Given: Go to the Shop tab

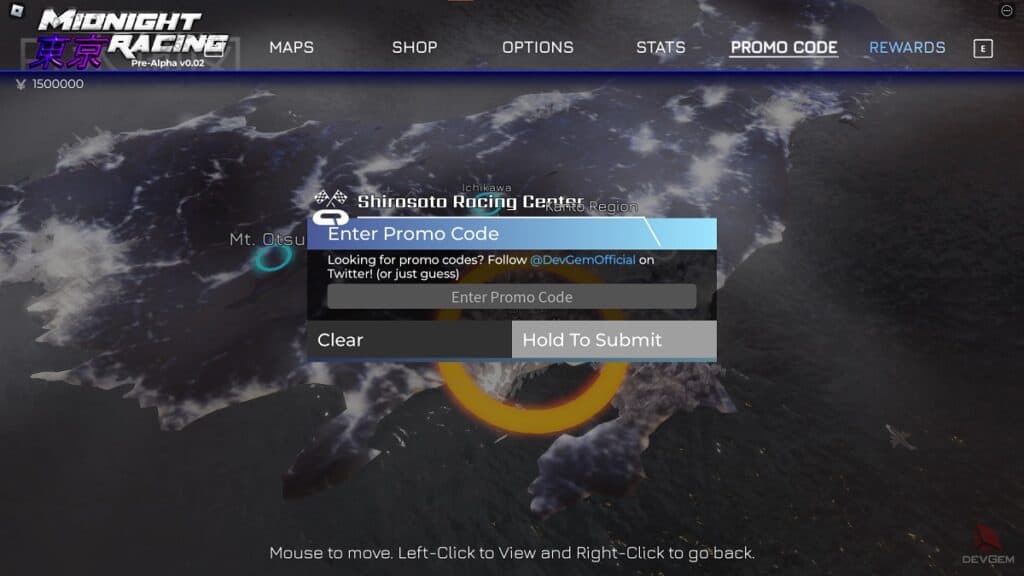Looking at the screenshot, I should point(413,47).
